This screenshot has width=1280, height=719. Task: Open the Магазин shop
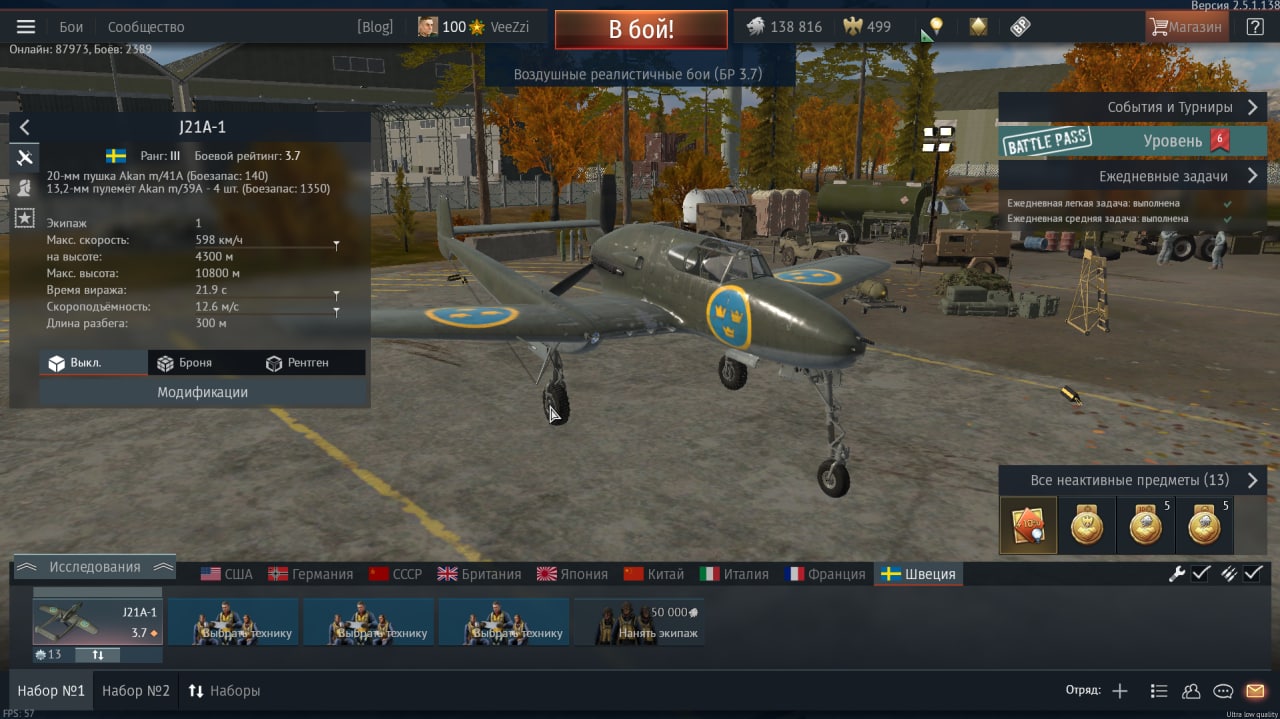click(1186, 27)
